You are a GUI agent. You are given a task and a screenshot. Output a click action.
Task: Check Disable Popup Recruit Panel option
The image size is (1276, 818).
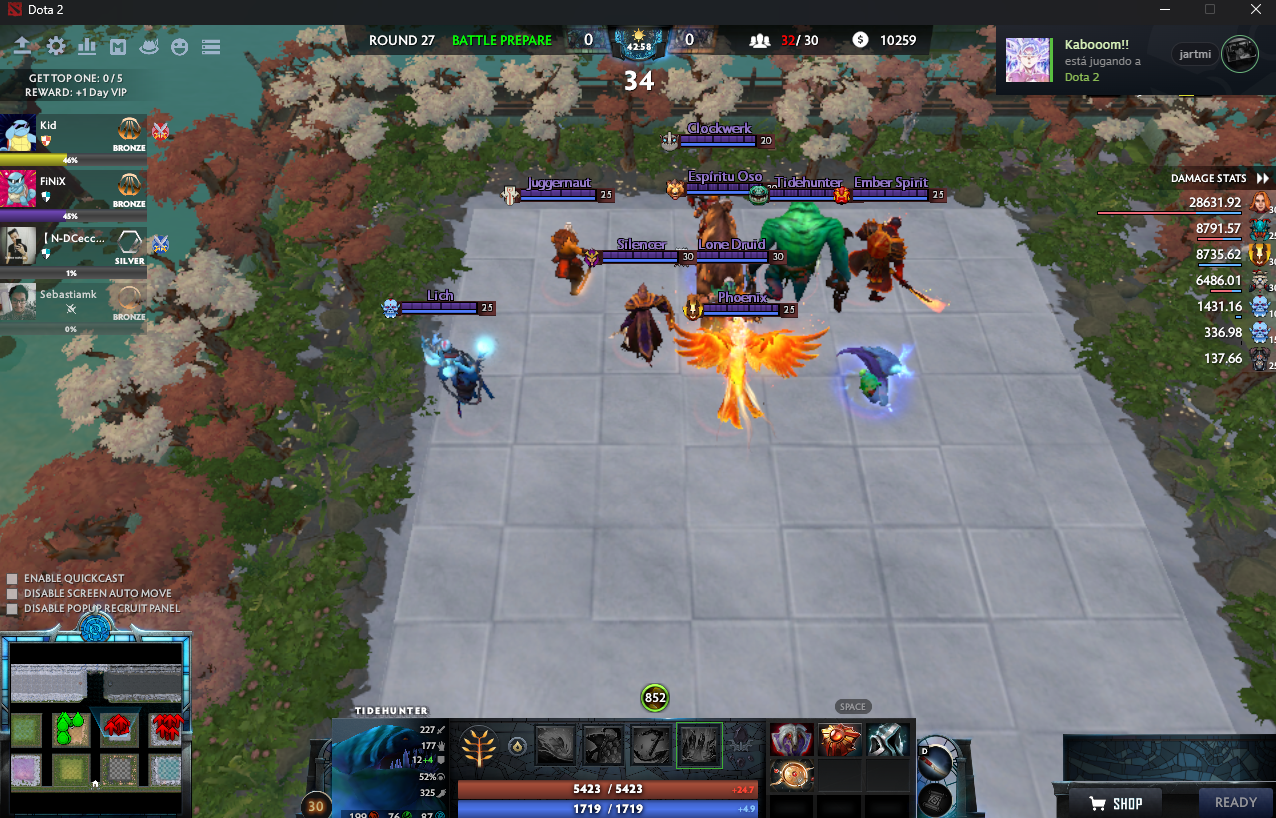pos(12,609)
